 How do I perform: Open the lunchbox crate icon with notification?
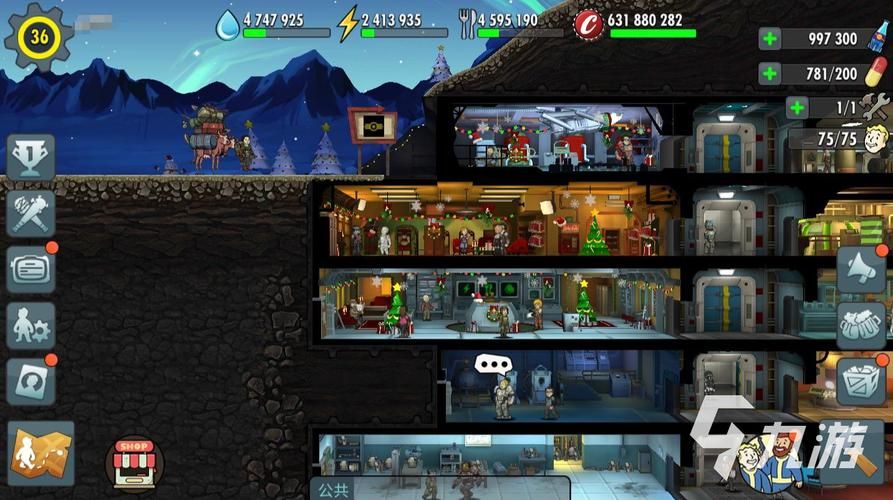point(861,380)
